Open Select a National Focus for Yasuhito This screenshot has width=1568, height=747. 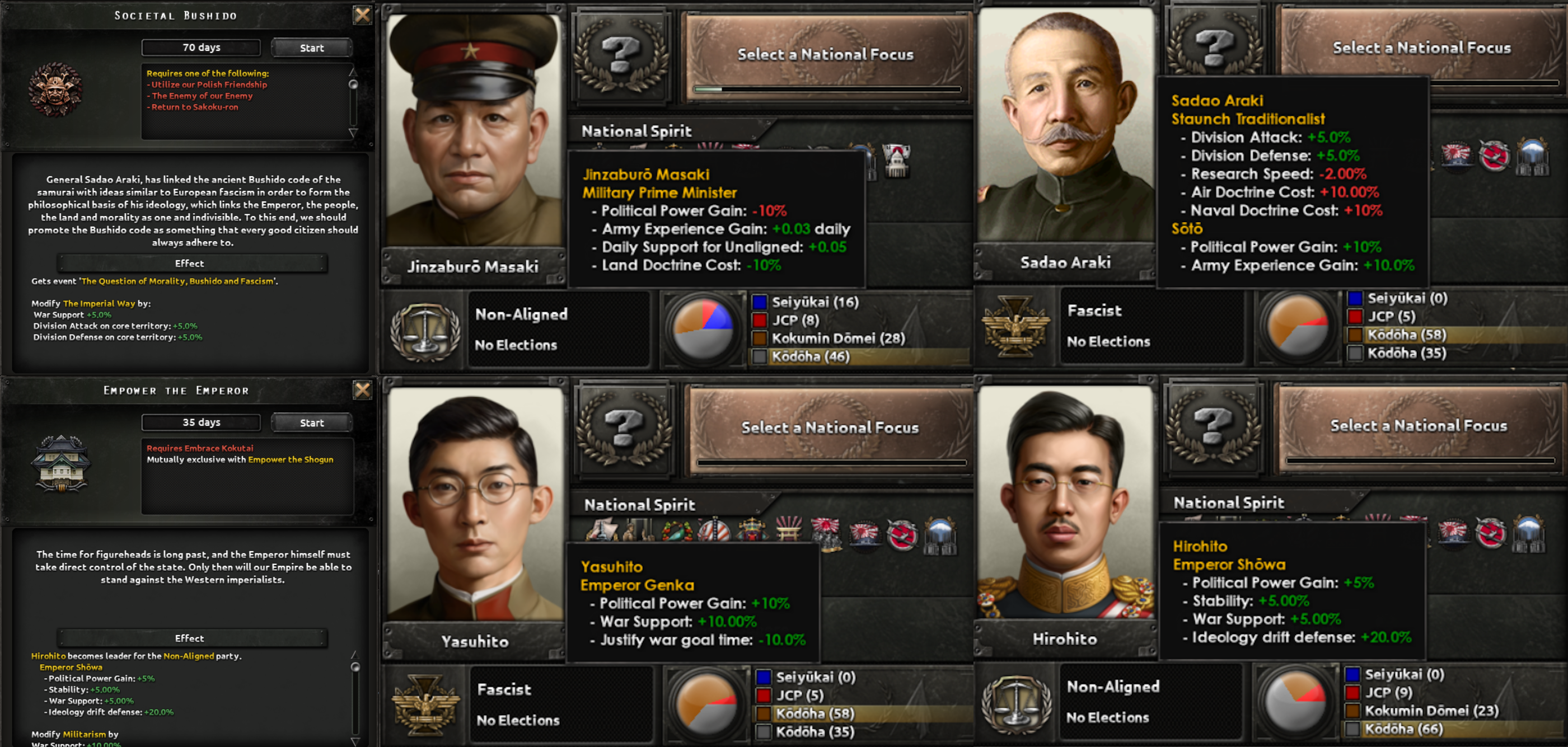829,427
